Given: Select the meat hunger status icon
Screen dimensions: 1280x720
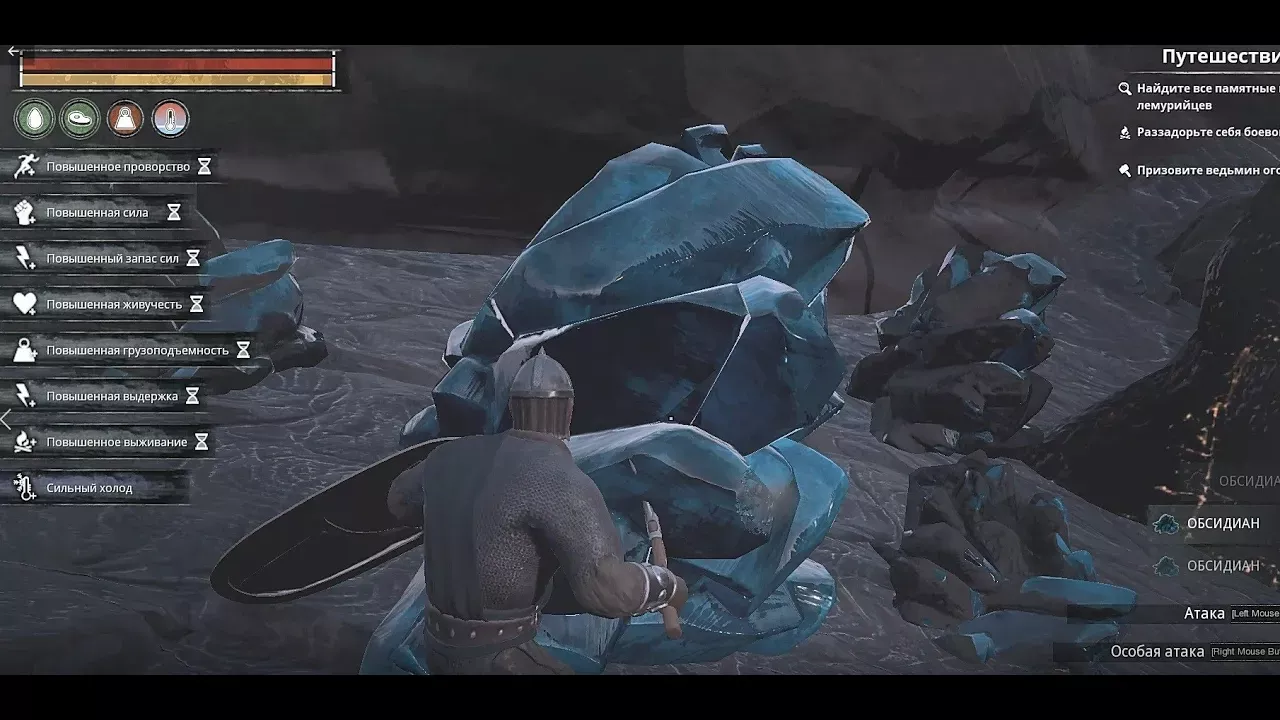Looking at the screenshot, I should [80, 119].
